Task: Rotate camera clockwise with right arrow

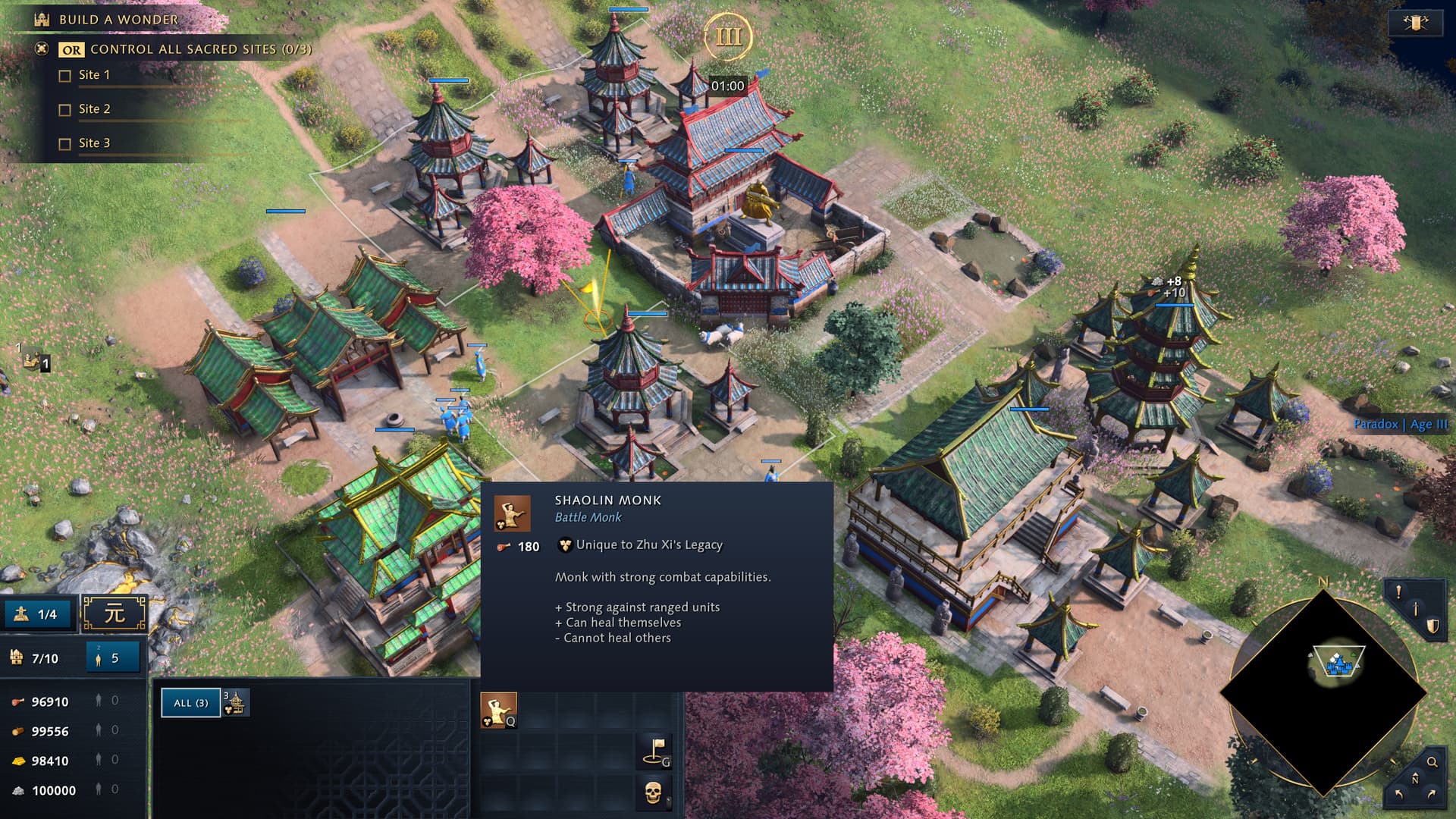Action: [1432, 794]
